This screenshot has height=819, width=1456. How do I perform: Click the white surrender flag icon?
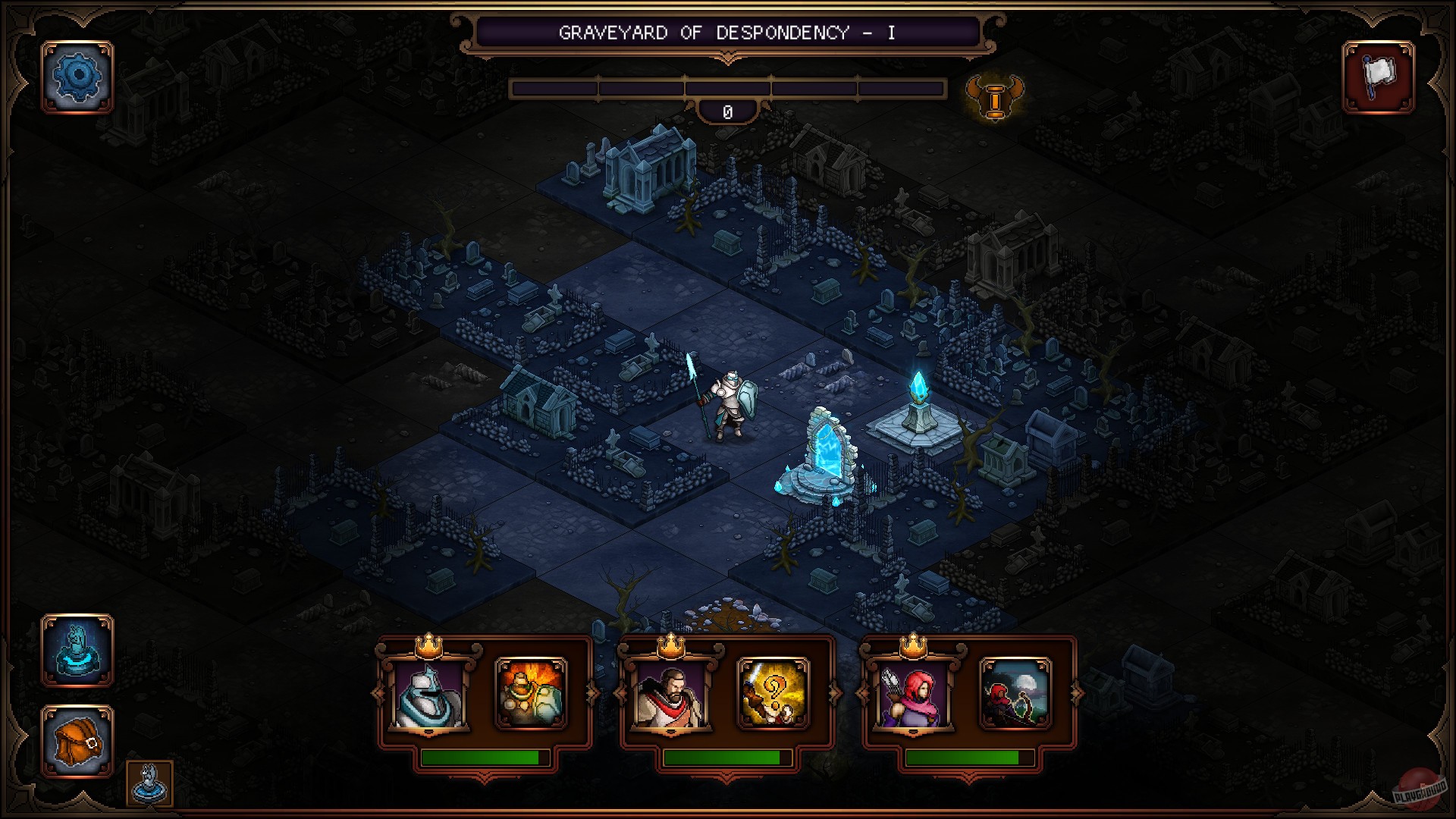[x=1379, y=78]
